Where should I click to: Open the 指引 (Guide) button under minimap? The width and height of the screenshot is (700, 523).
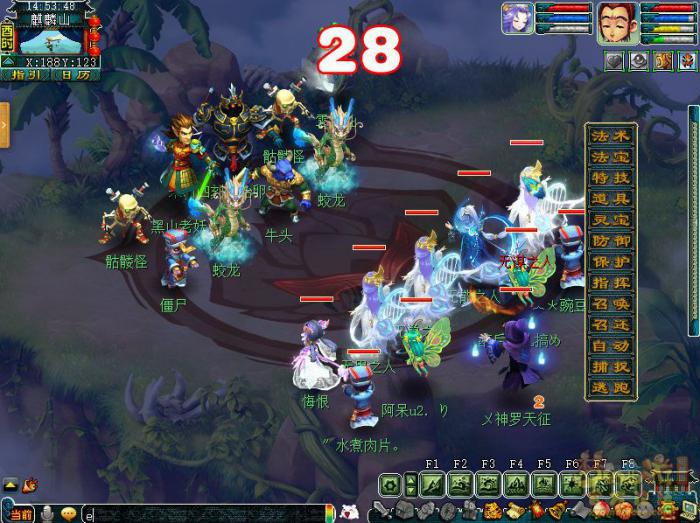click(x=23, y=74)
